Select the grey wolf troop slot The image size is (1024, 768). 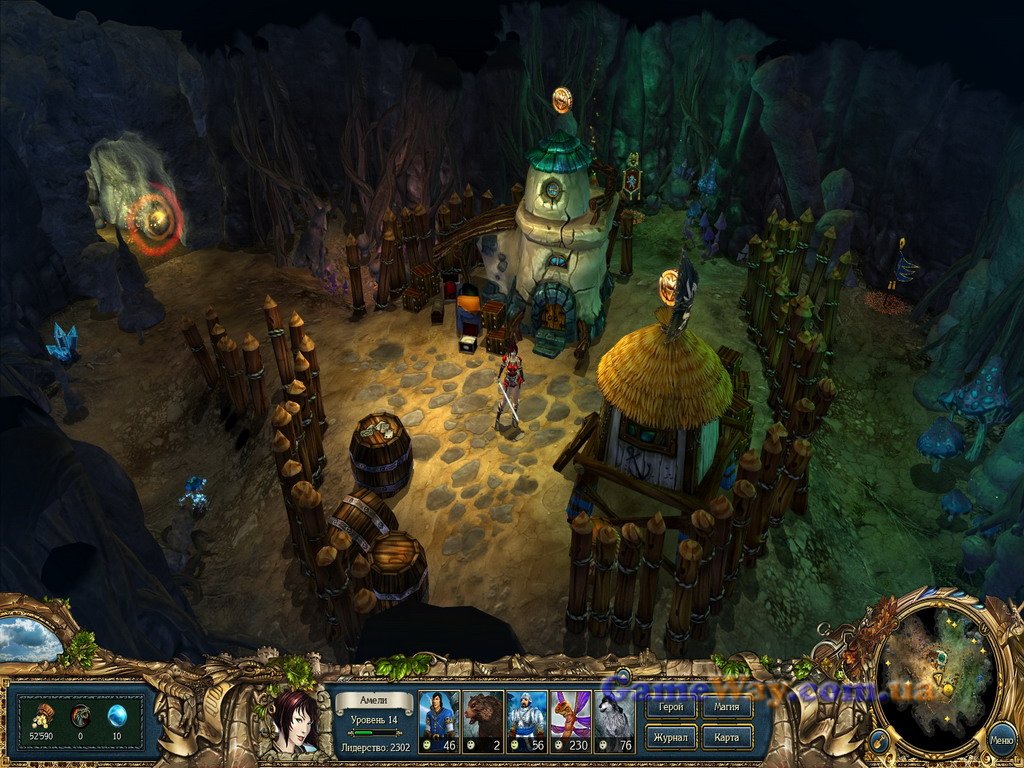(x=614, y=720)
